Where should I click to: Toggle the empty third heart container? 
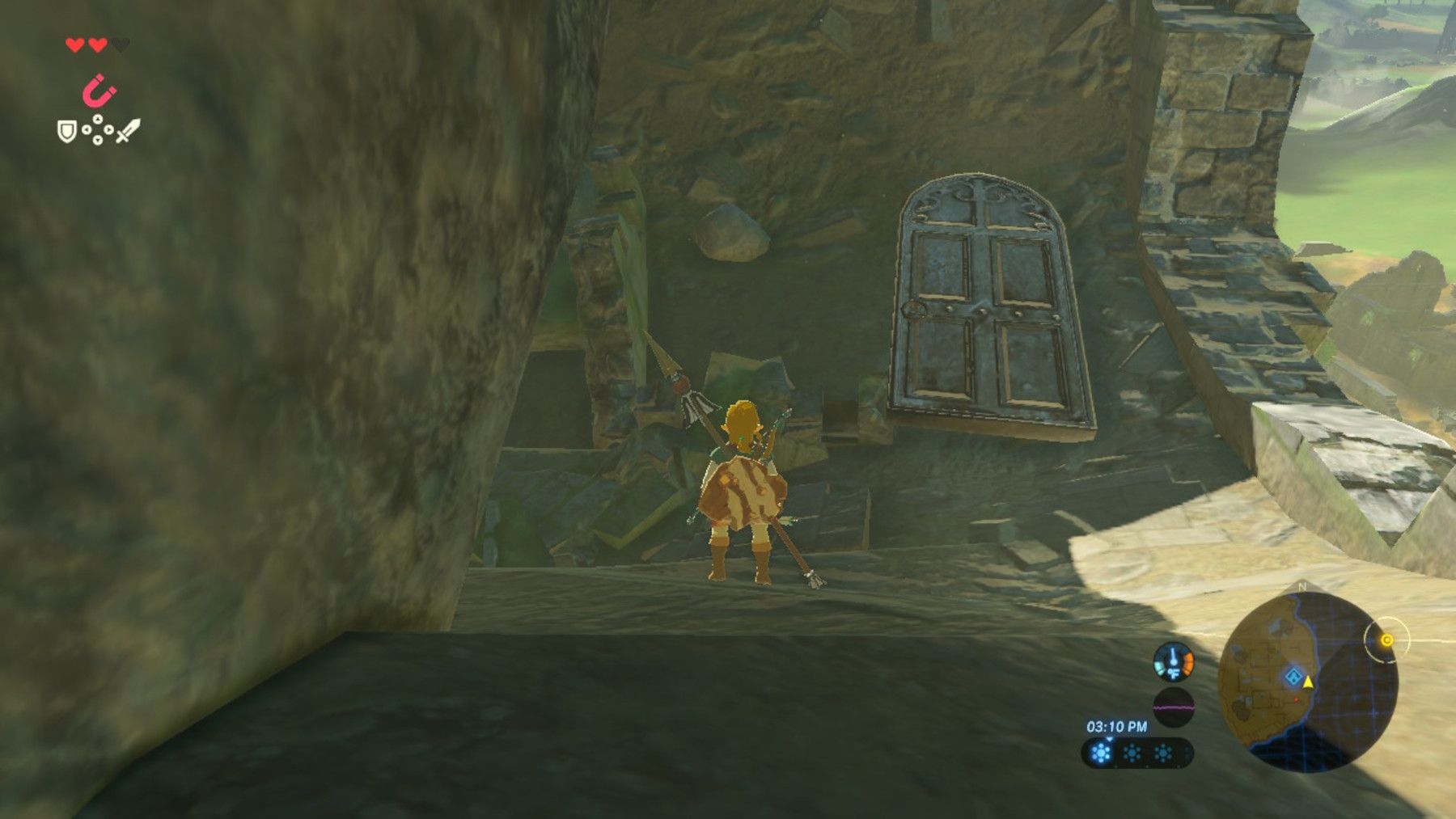(121, 44)
